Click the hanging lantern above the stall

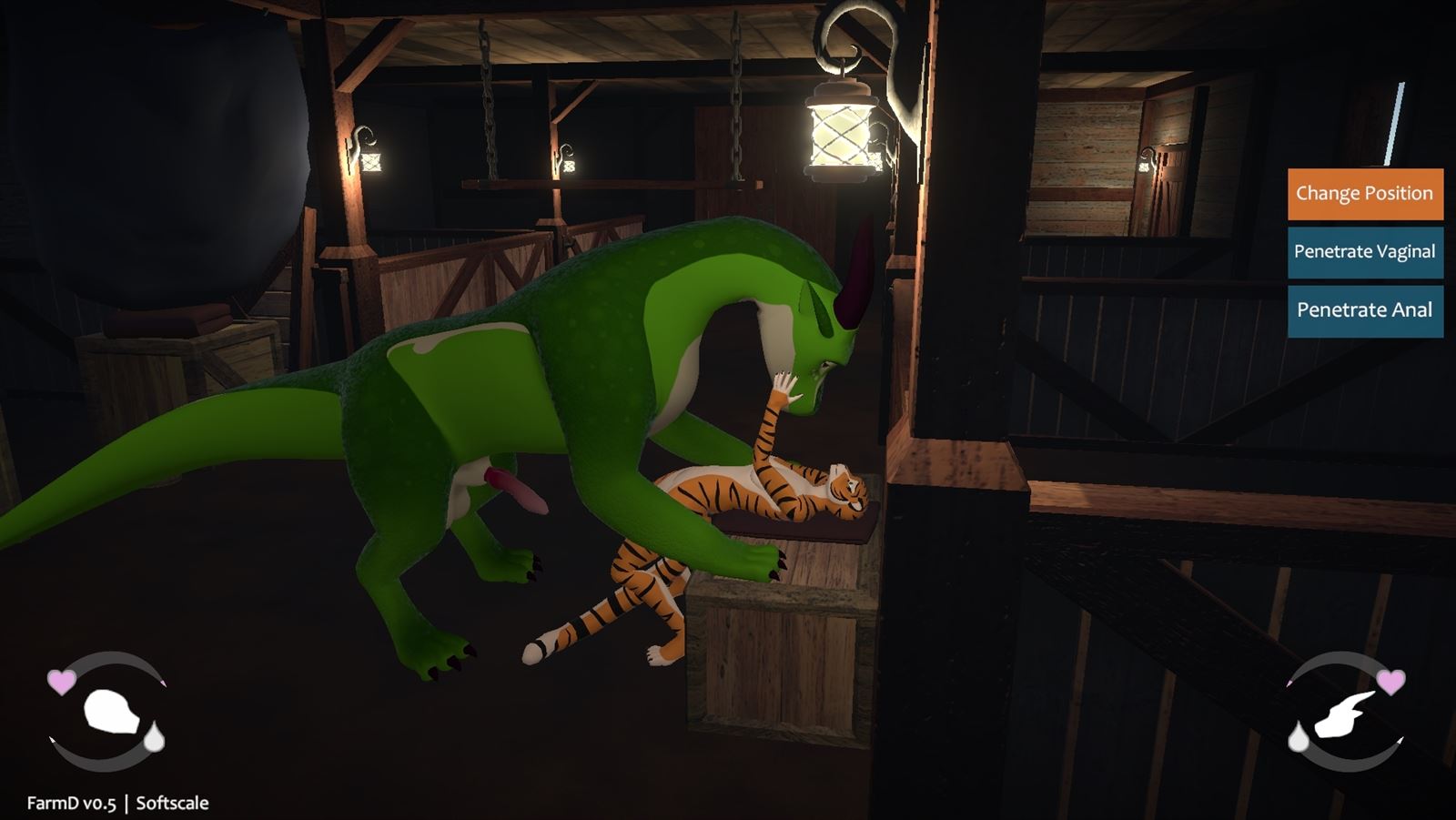(x=842, y=132)
